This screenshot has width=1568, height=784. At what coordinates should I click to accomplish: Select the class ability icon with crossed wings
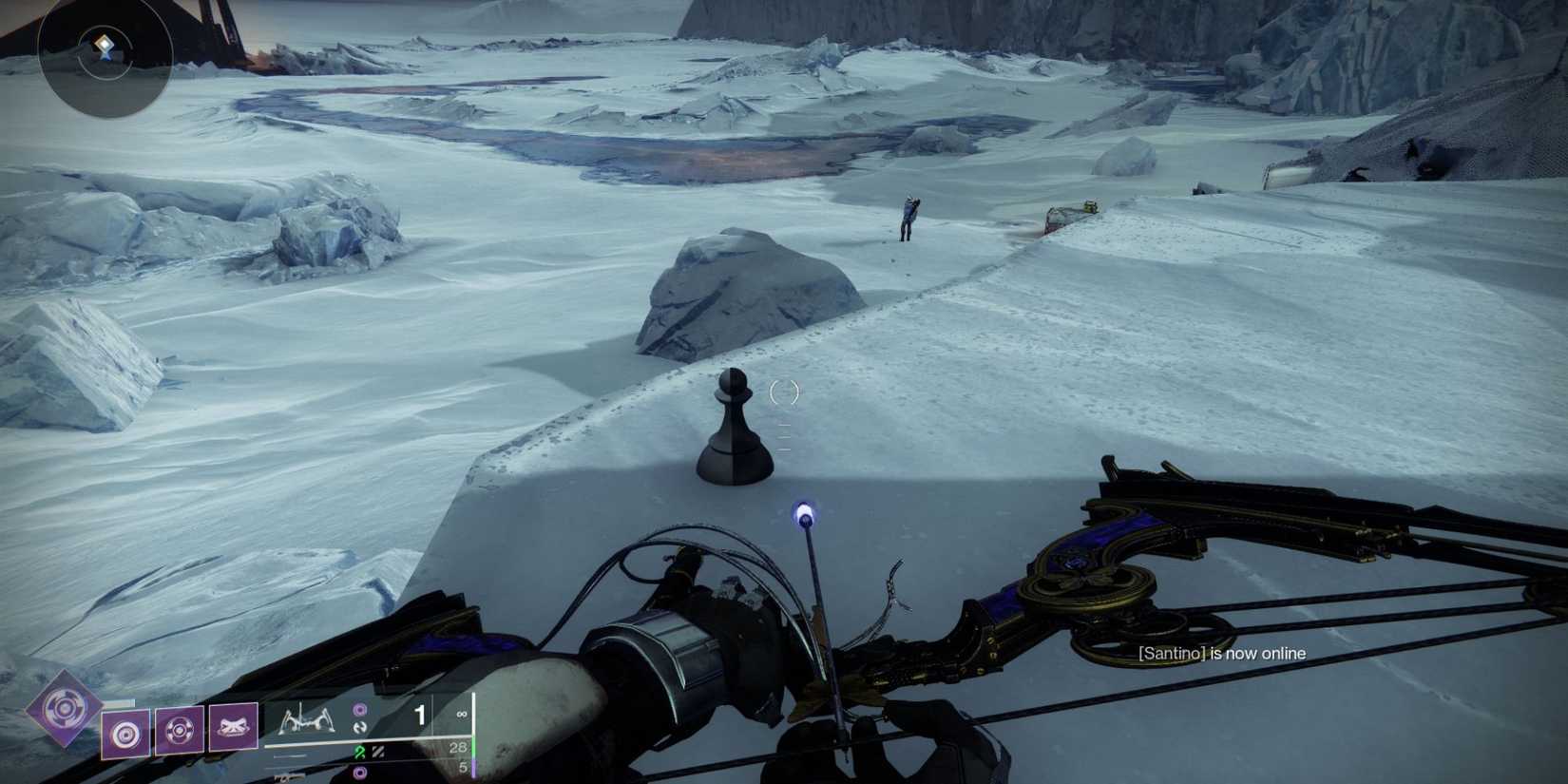coord(234,729)
